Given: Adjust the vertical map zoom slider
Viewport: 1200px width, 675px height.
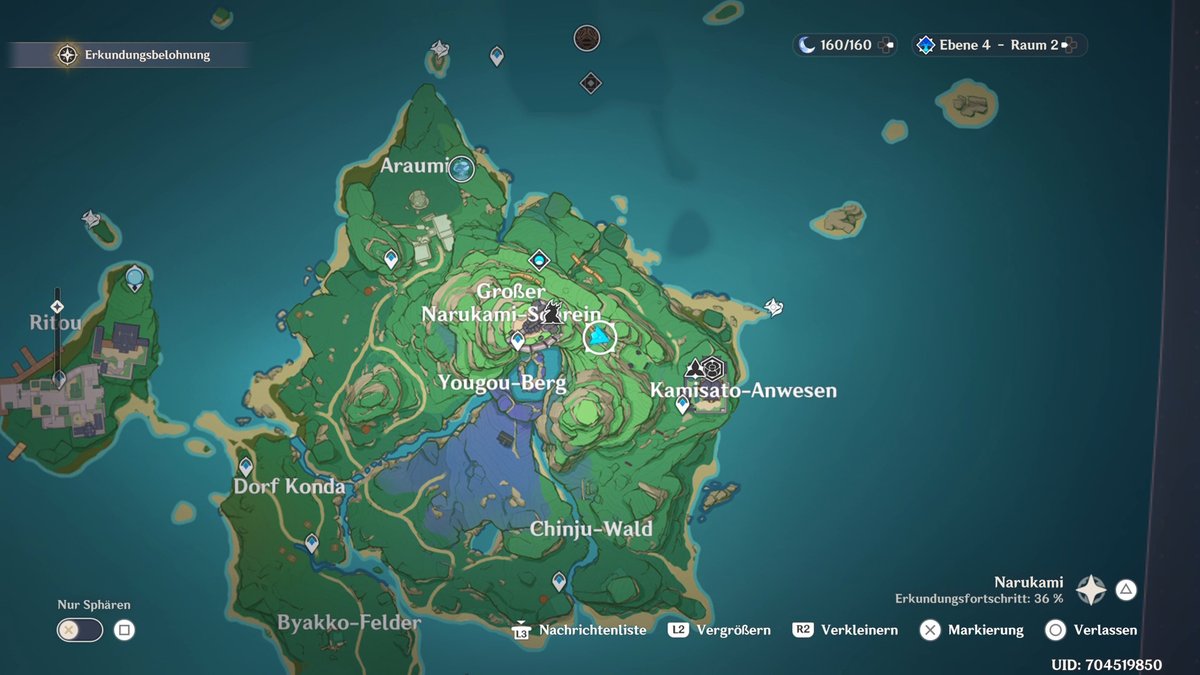Looking at the screenshot, I should tap(58, 340).
